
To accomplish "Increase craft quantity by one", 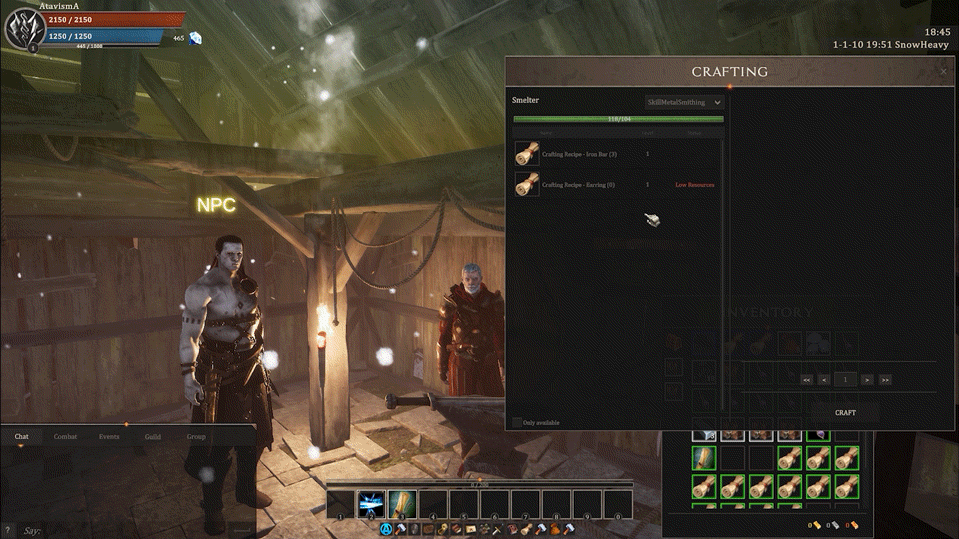I will pos(868,380).
